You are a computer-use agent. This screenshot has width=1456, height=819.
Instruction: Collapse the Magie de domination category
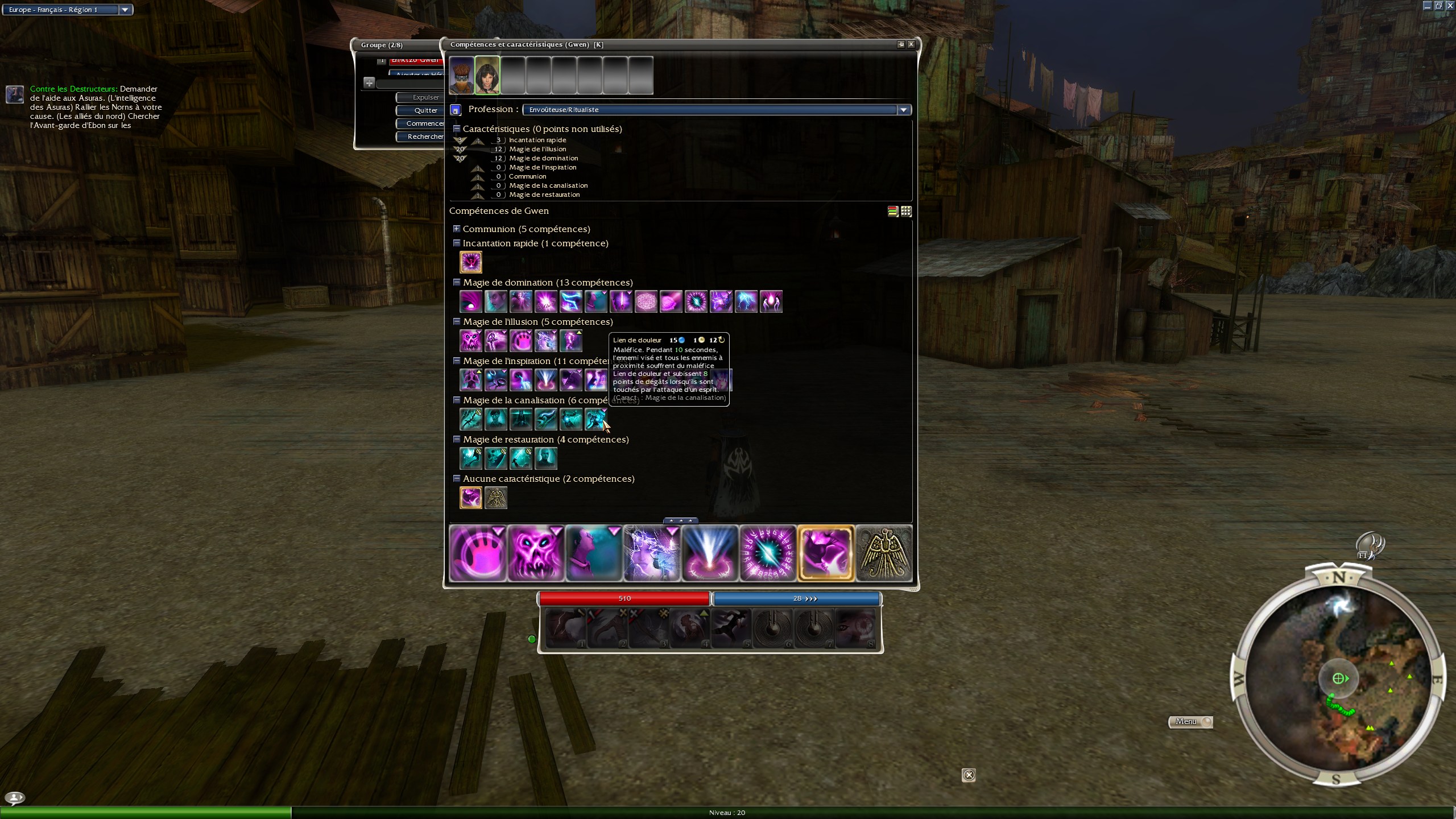(x=456, y=282)
